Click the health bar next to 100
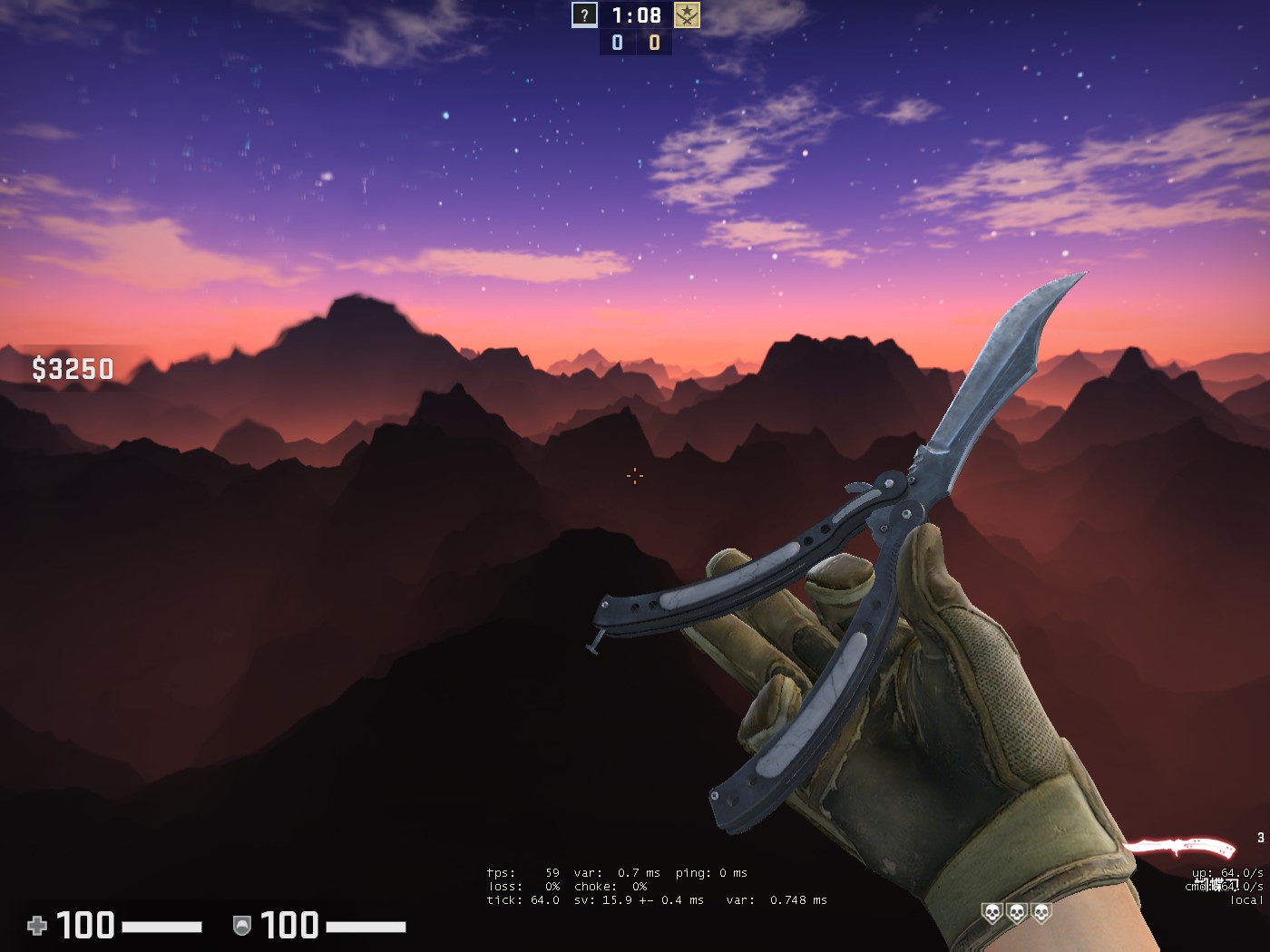Screen dimensions: 1270x952 [163, 927]
